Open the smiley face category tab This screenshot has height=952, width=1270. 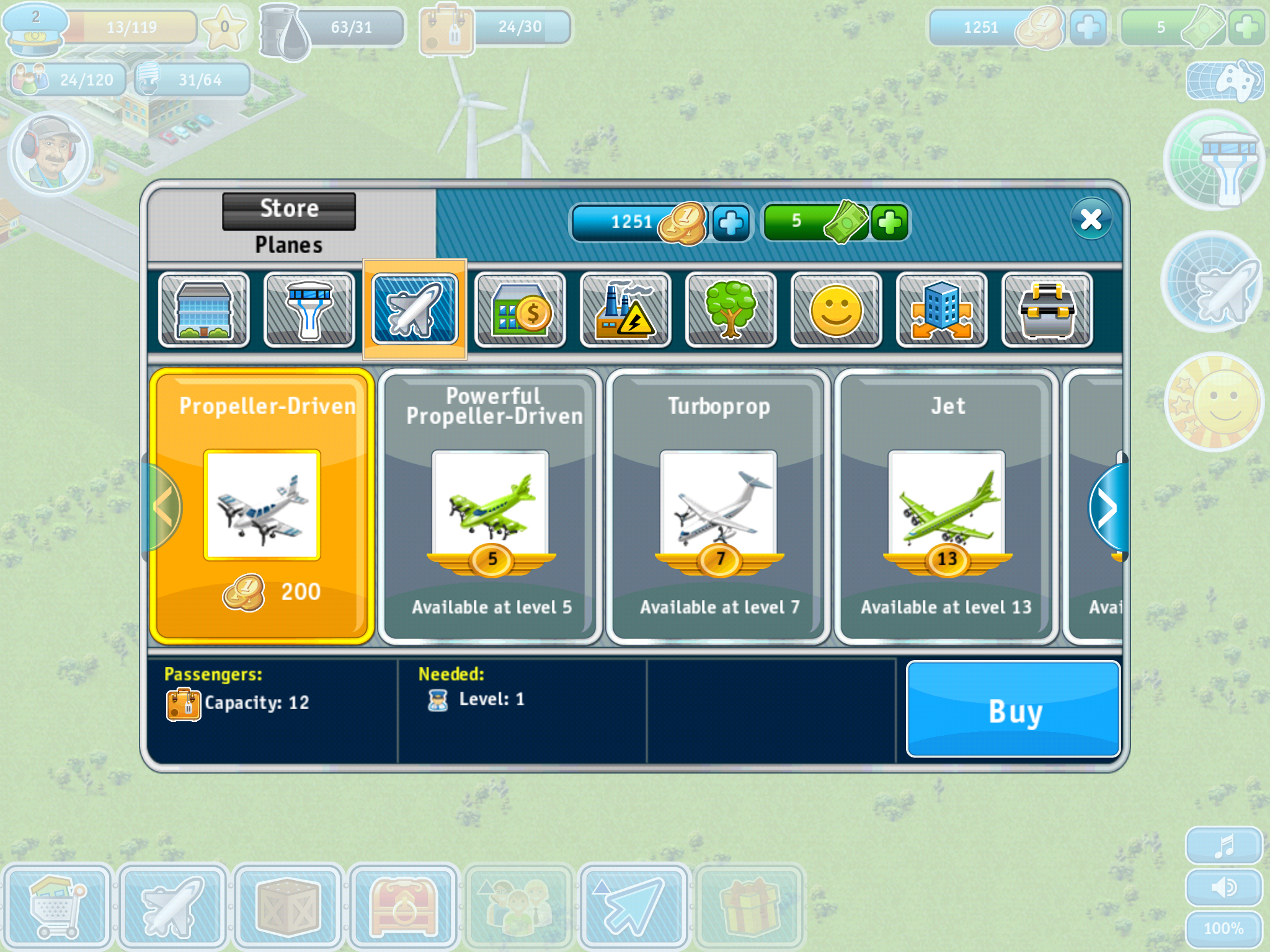click(x=837, y=310)
